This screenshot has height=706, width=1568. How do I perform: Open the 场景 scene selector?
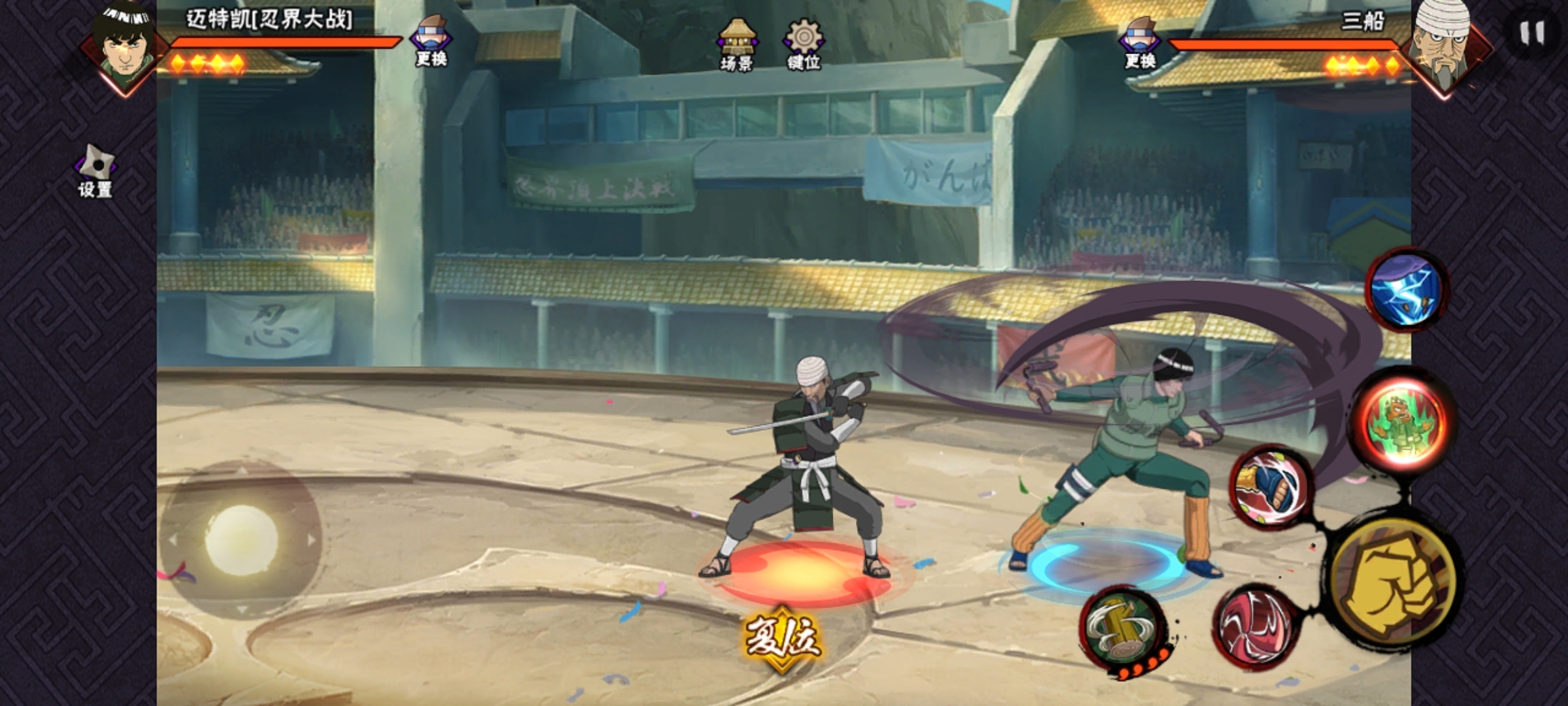(737, 43)
